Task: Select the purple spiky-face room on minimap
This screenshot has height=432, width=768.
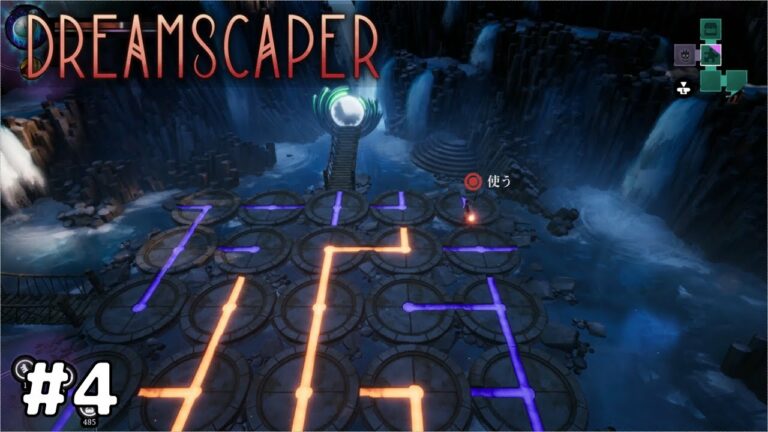Action: [686, 54]
